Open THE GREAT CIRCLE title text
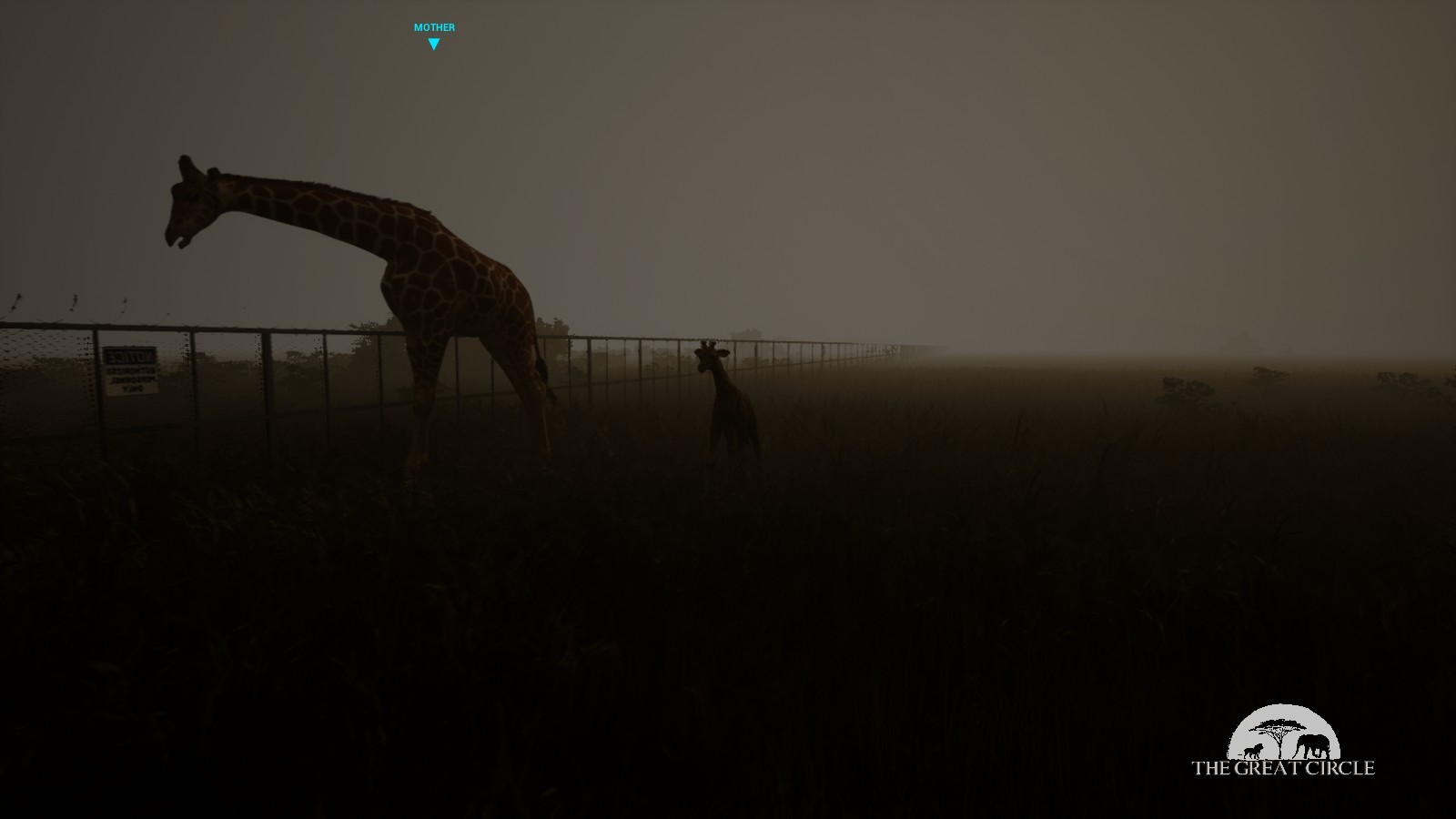This screenshot has height=819, width=1456. (1283, 767)
